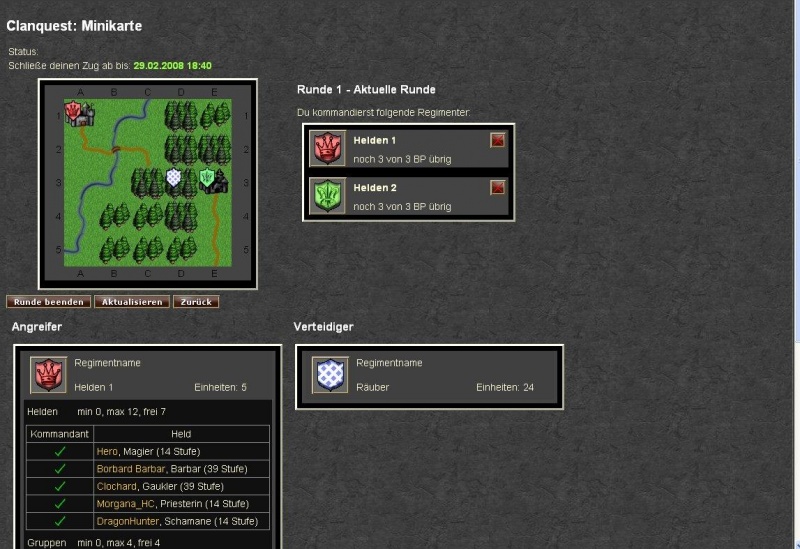The image size is (800, 549).
Task: Select the red crown unit on the minimap
Action: point(75,112)
